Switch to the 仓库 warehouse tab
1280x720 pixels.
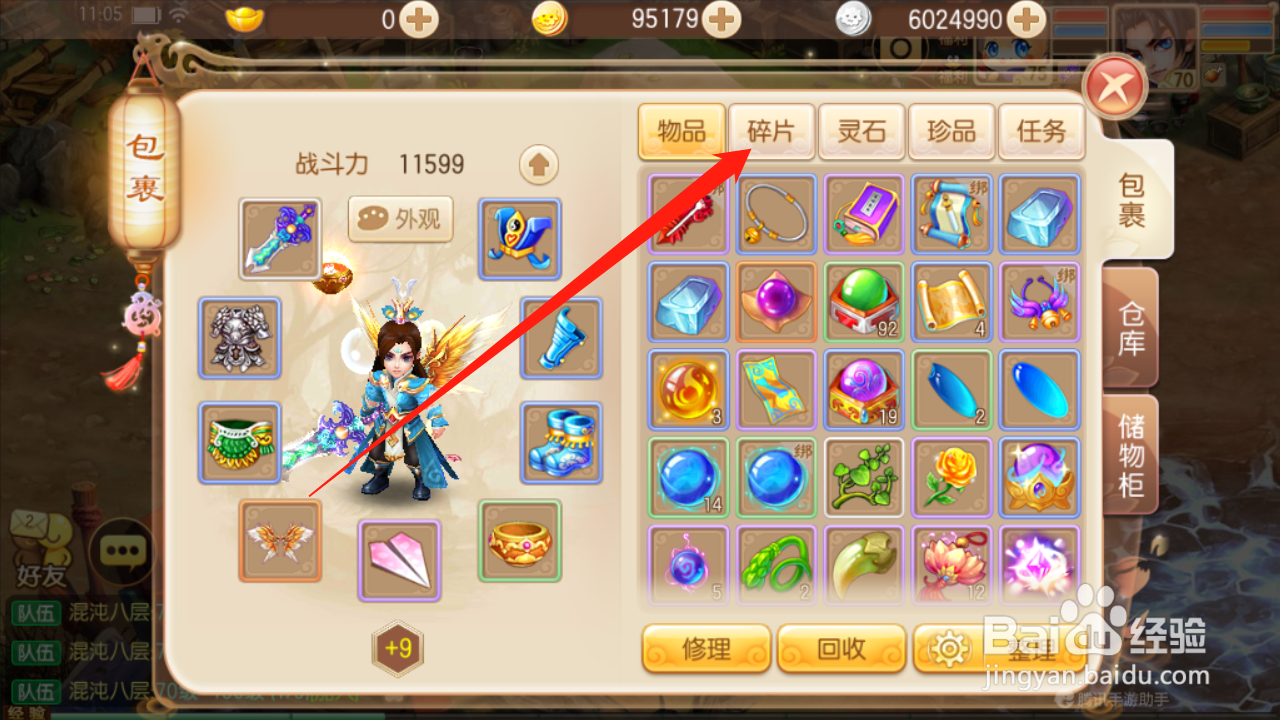[x=1130, y=330]
